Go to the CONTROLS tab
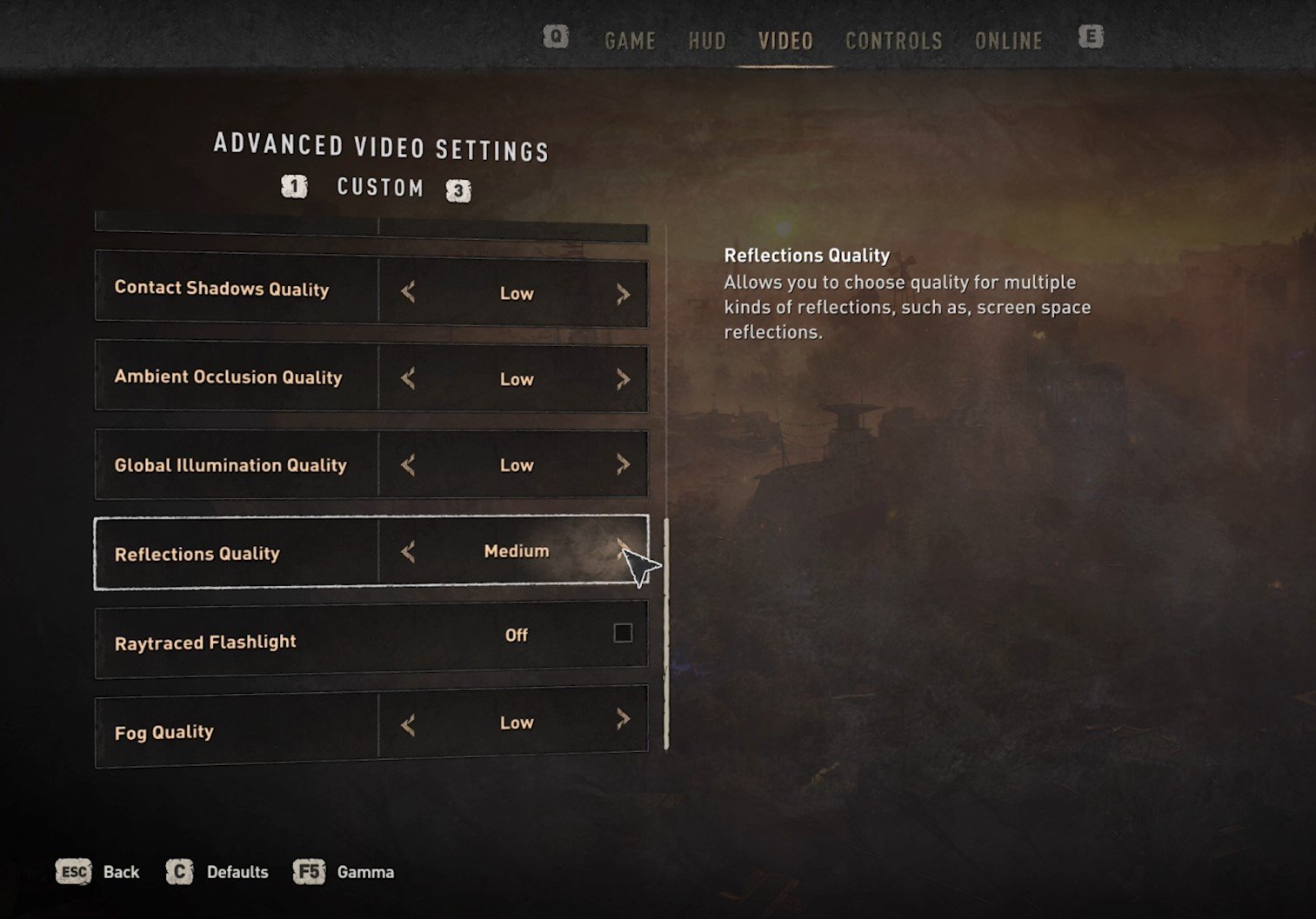The image size is (1316, 919). [893, 41]
